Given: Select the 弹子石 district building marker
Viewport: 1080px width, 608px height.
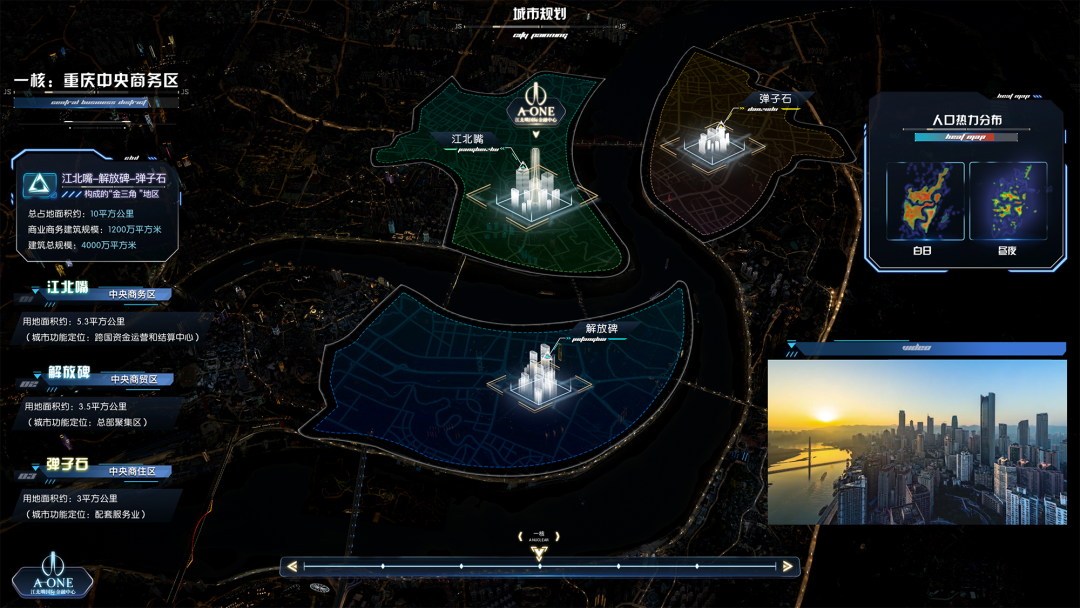Looking at the screenshot, I should [x=717, y=141].
